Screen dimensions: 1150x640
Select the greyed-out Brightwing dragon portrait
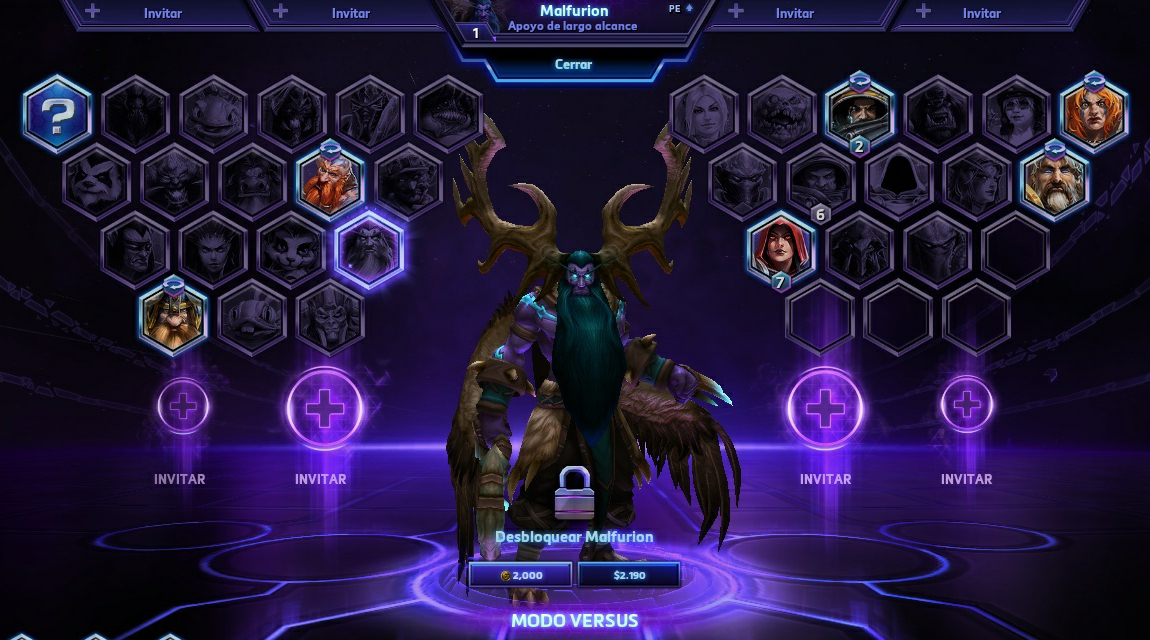(213, 114)
